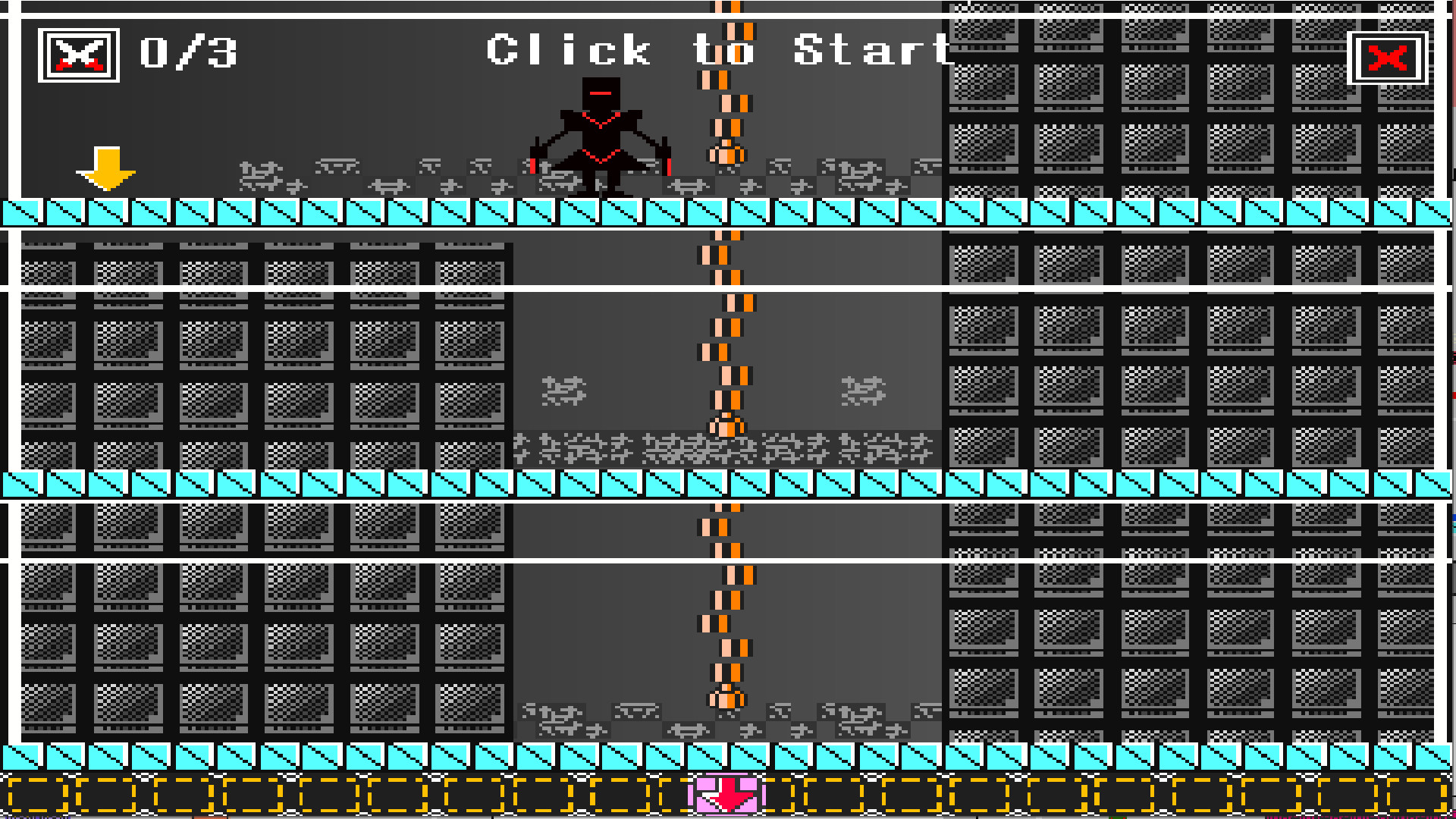Click the orange ball at the bottom chain
The image size is (1456, 819).
[726, 699]
